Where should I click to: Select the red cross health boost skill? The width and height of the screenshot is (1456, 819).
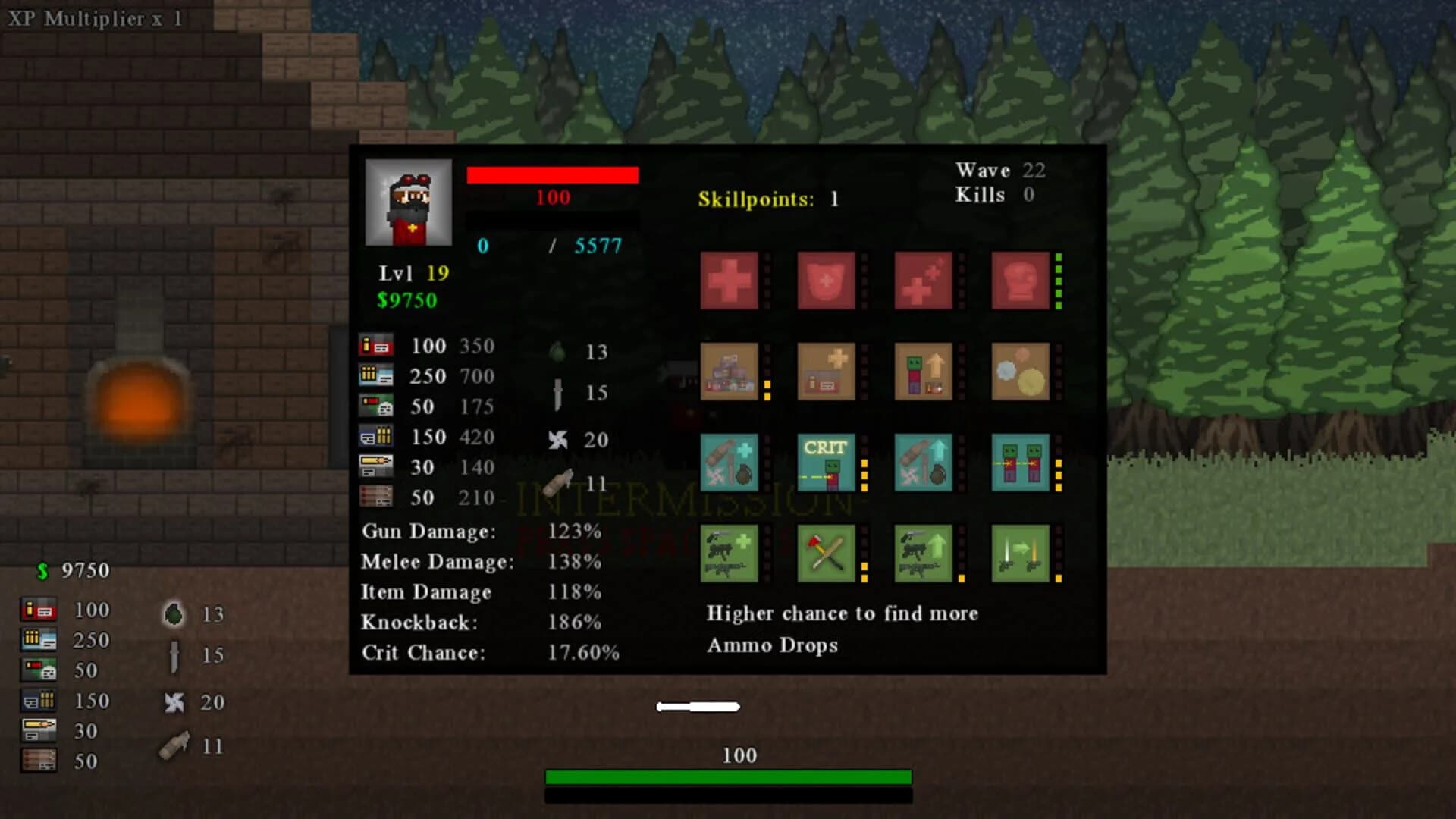(730, 281)
